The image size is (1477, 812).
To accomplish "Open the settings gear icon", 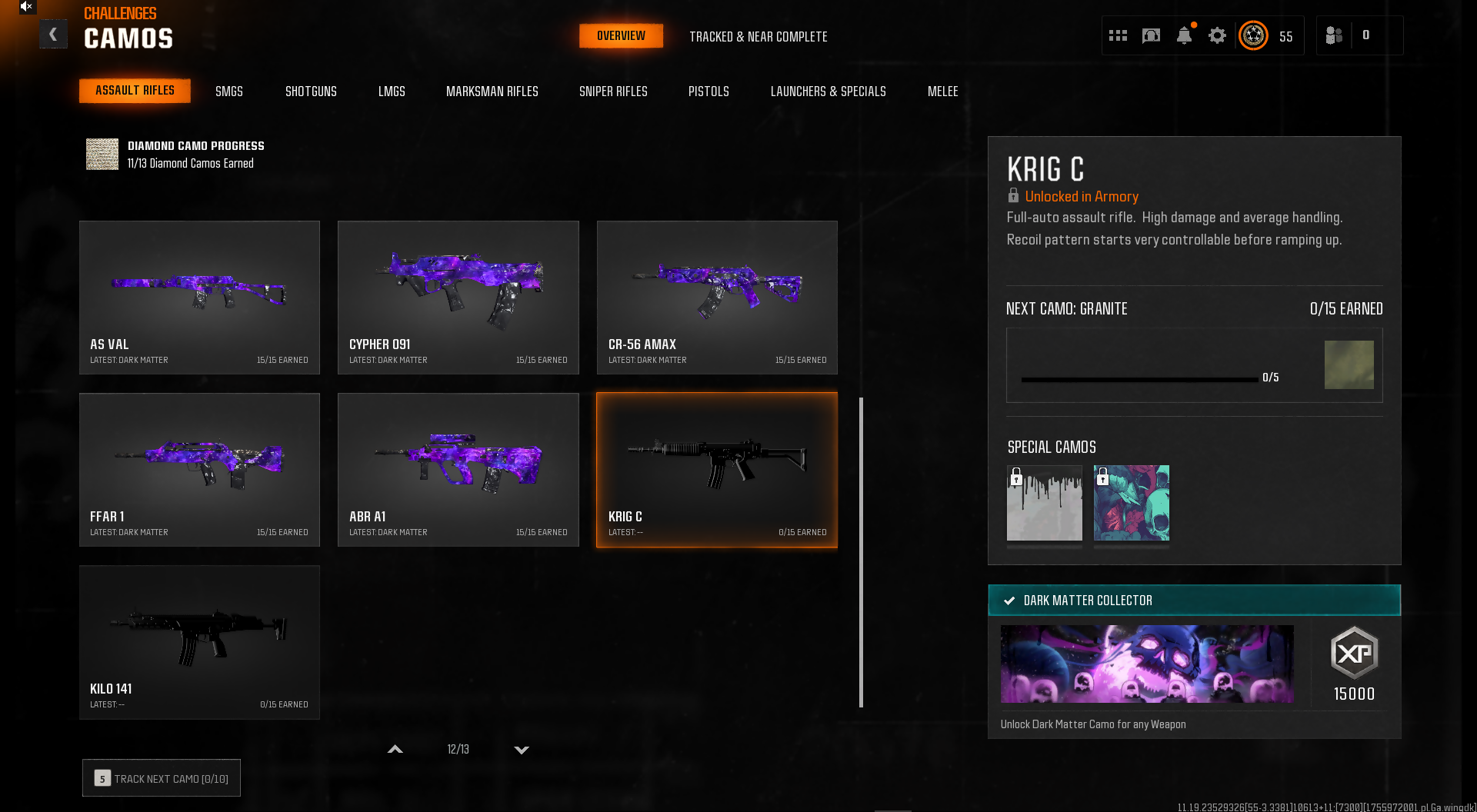I will point(1217,36).
